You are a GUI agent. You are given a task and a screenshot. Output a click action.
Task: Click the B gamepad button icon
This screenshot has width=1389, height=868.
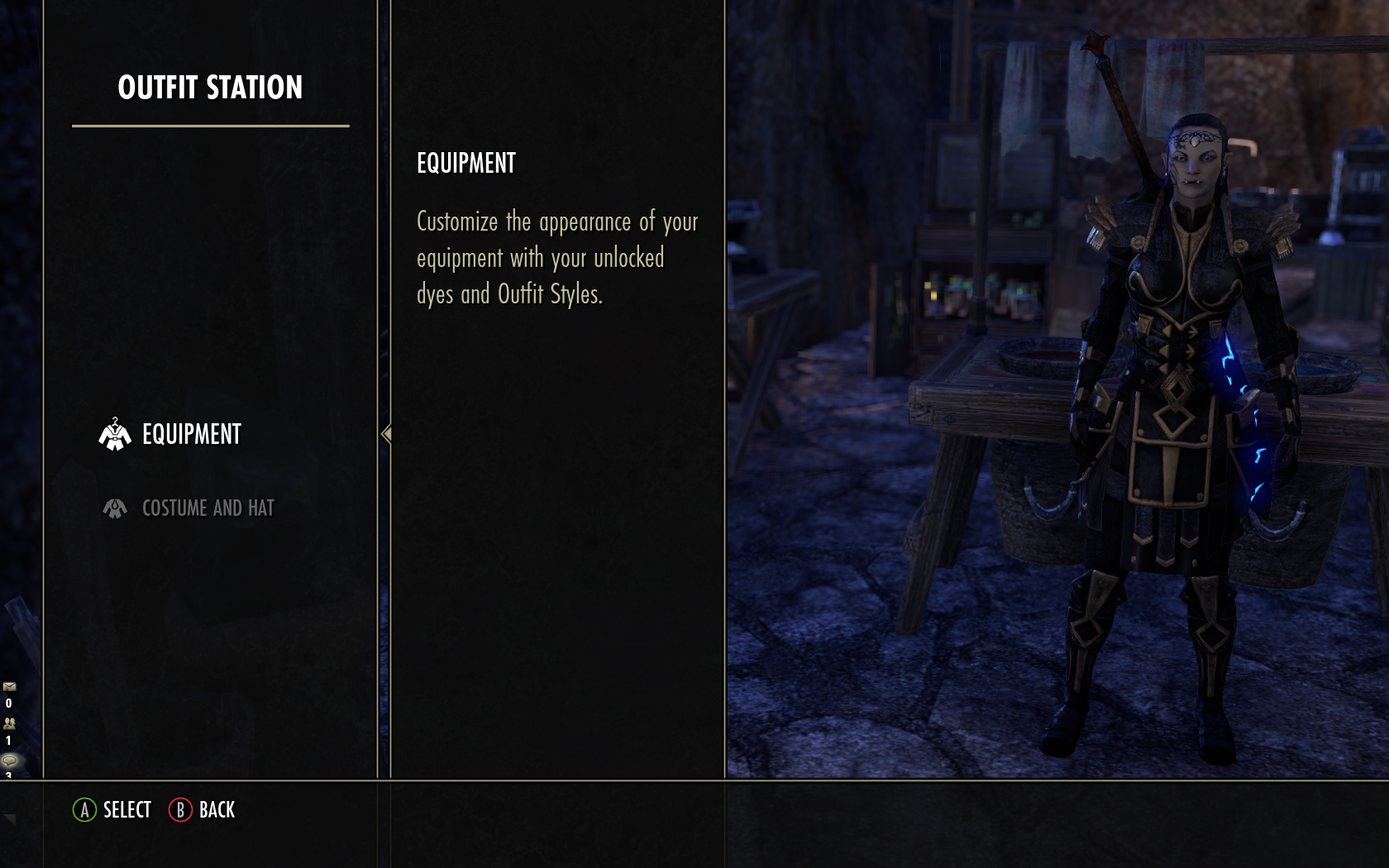pyautogui.click(x=179, y=810)
